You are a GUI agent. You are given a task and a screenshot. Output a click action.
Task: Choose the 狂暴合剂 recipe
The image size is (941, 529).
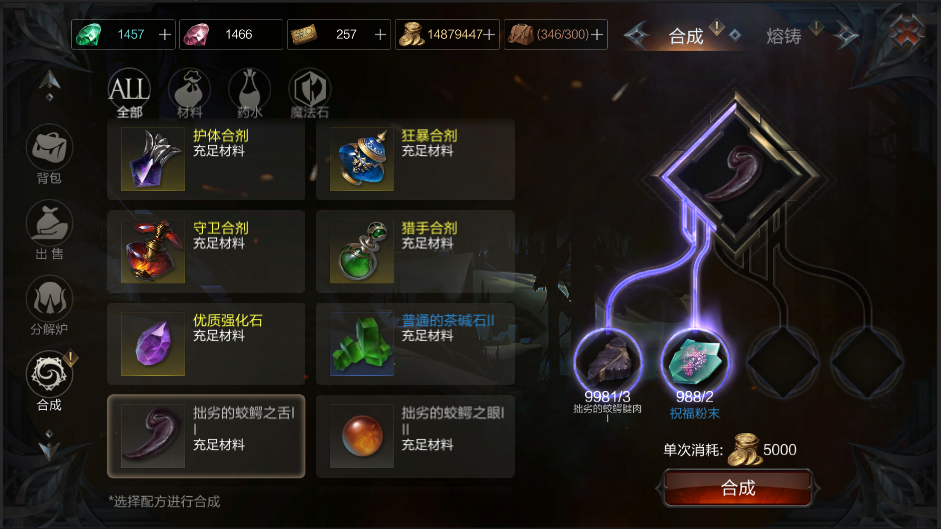click(415, 160)
